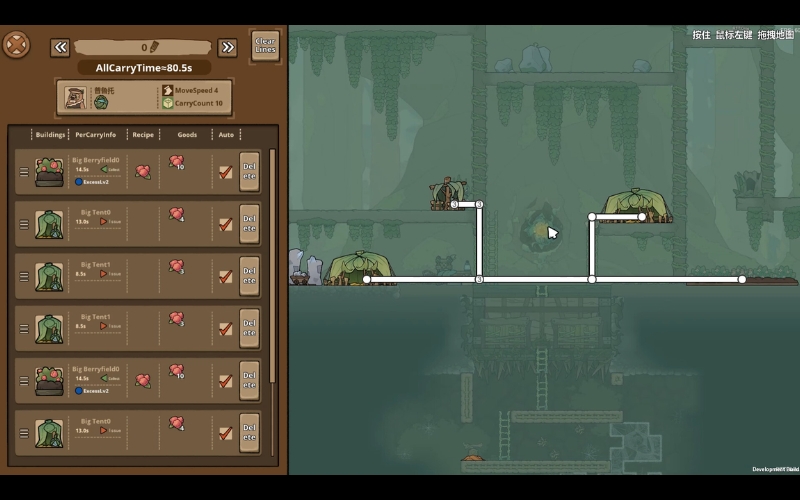Close the carry route panel
Image resolution: width=800 pixels, height=500 pixels.
click(x=16, y=45)
